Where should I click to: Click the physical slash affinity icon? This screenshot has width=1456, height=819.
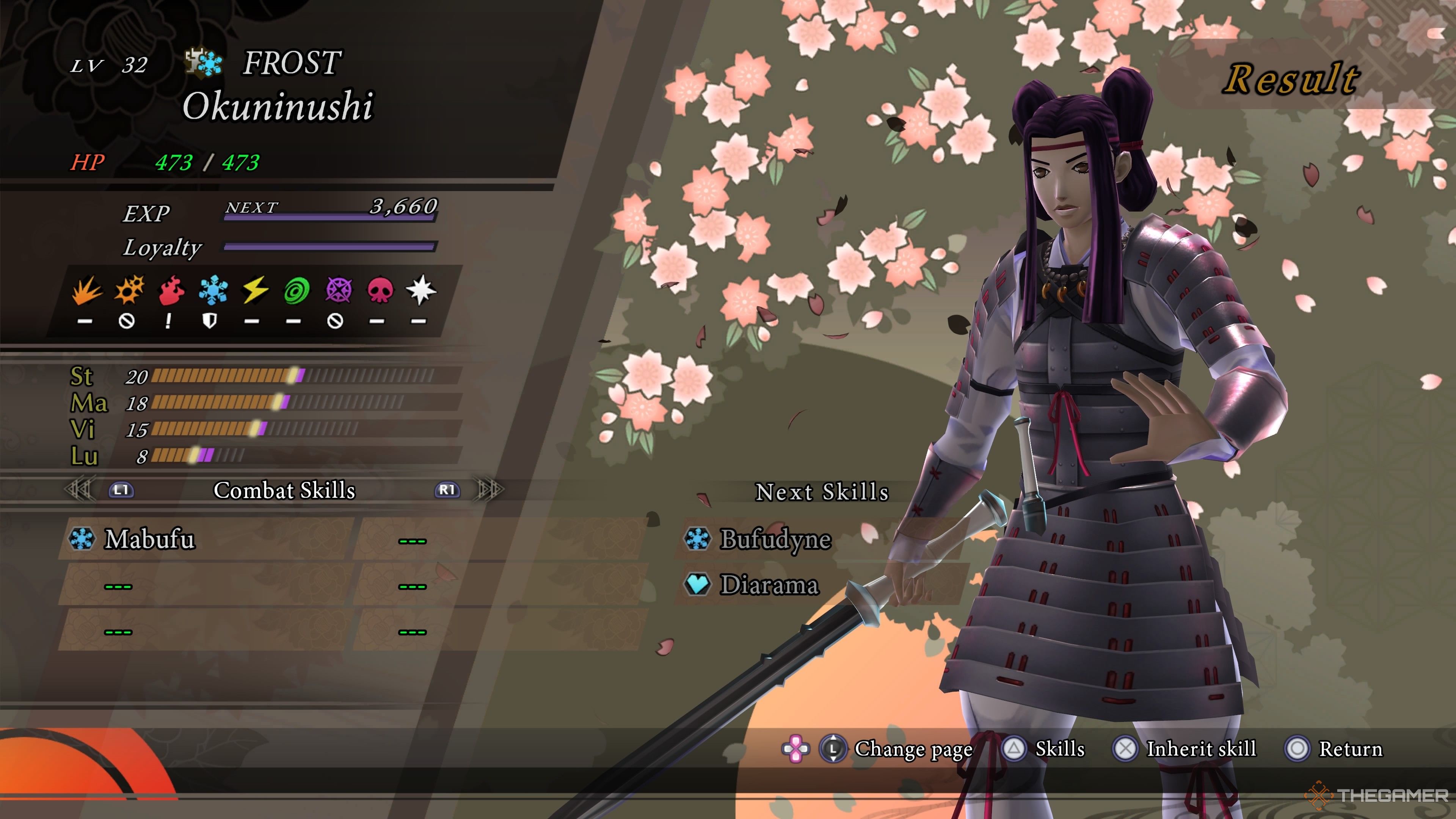pos(87,290)
